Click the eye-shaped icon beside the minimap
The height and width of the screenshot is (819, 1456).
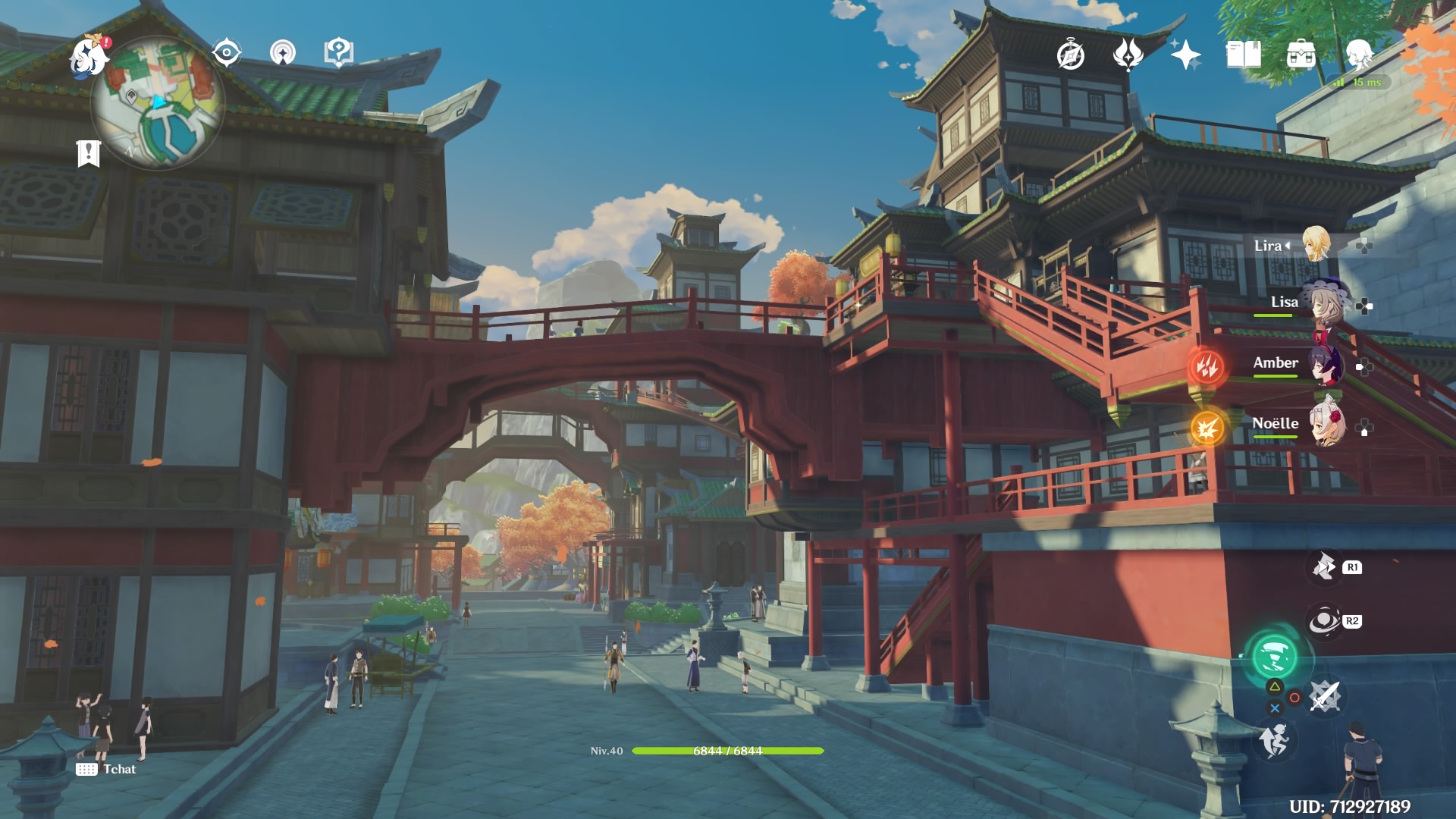(226, 53)
